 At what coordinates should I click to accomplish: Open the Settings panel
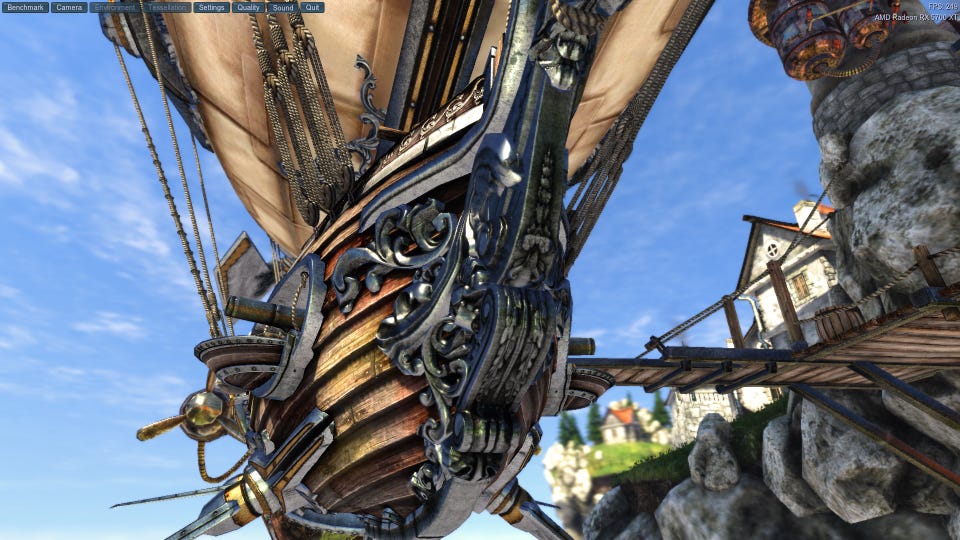click(212, 7)
